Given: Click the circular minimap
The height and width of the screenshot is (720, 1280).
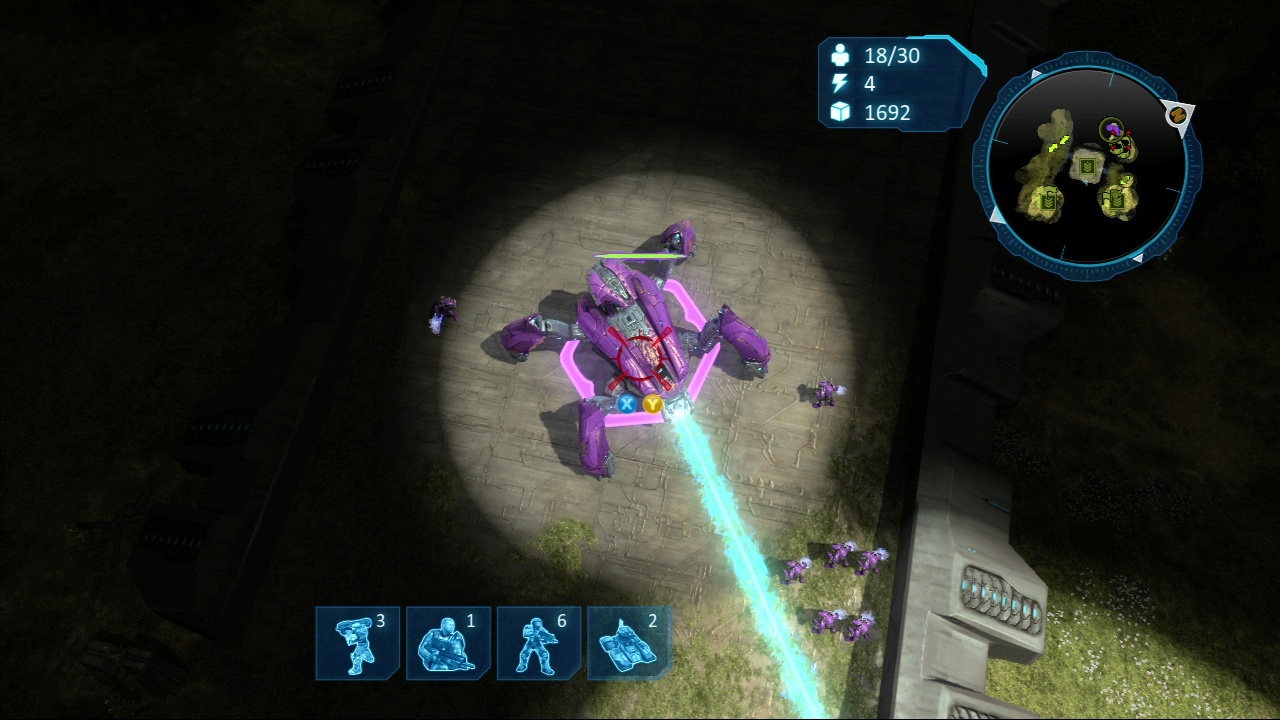Looking at the screenshot, I should pos(1087,167).
